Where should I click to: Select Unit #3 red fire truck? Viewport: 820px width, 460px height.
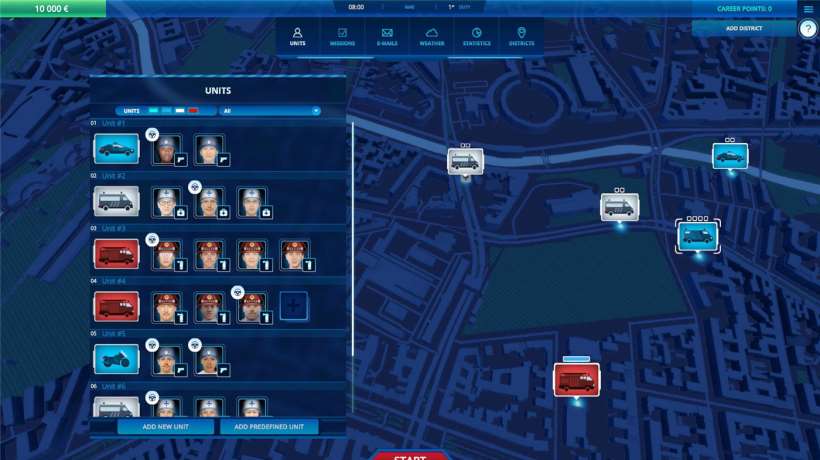[x=116, y=253]
